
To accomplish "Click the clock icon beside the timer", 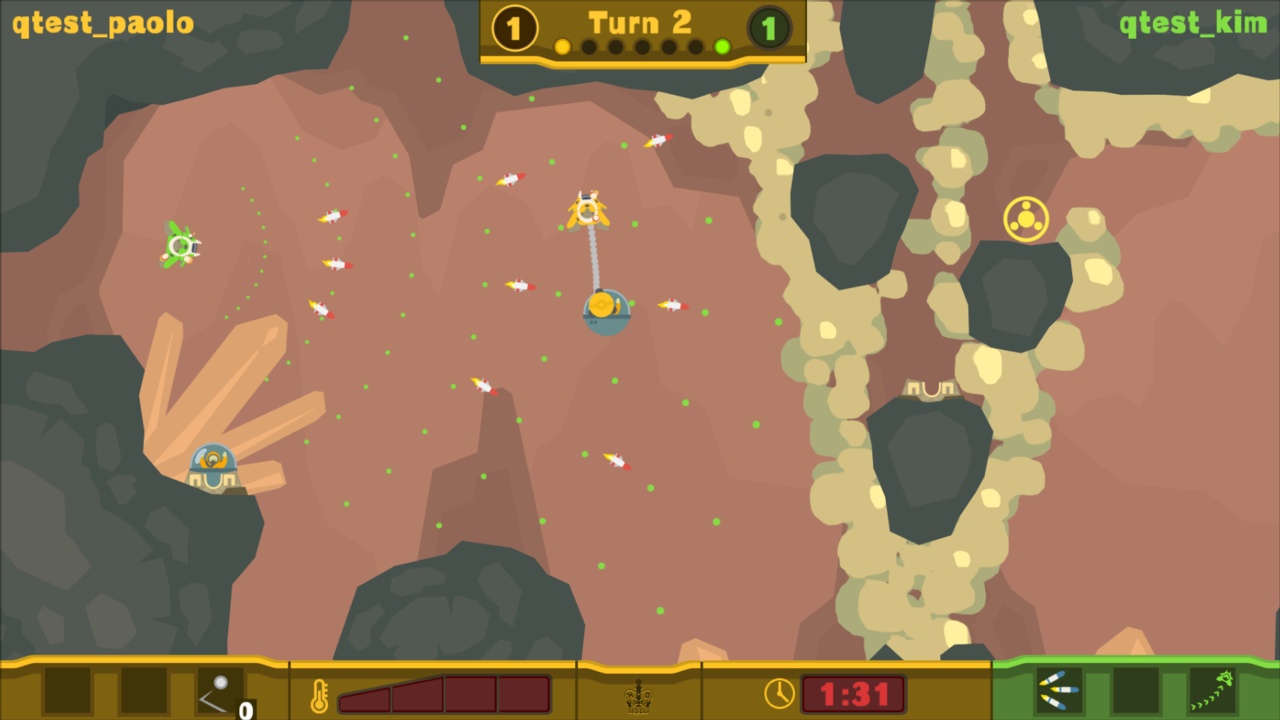I will [x=778, y=692].
